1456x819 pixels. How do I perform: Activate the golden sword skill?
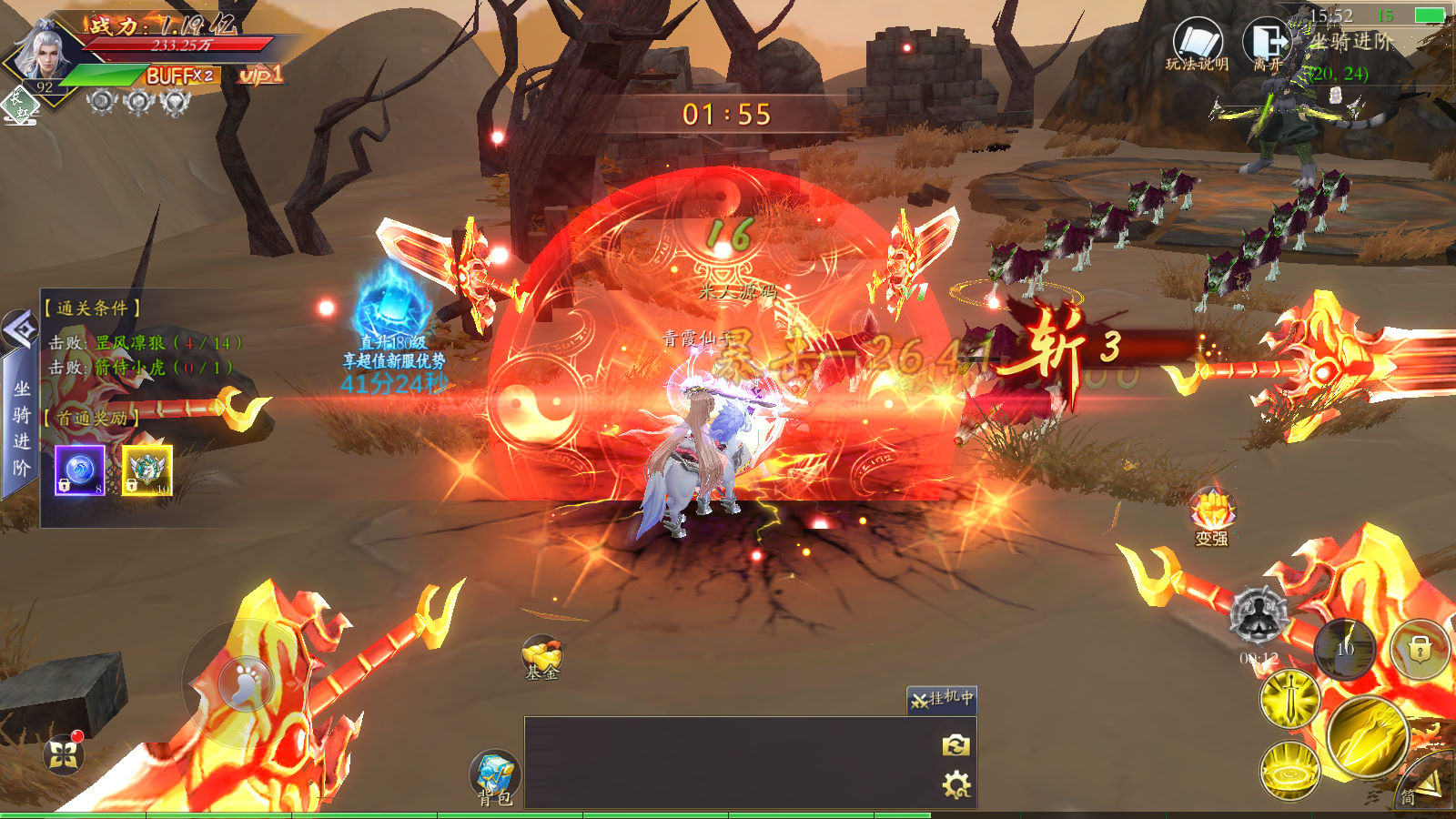[x=1289, y=699]
